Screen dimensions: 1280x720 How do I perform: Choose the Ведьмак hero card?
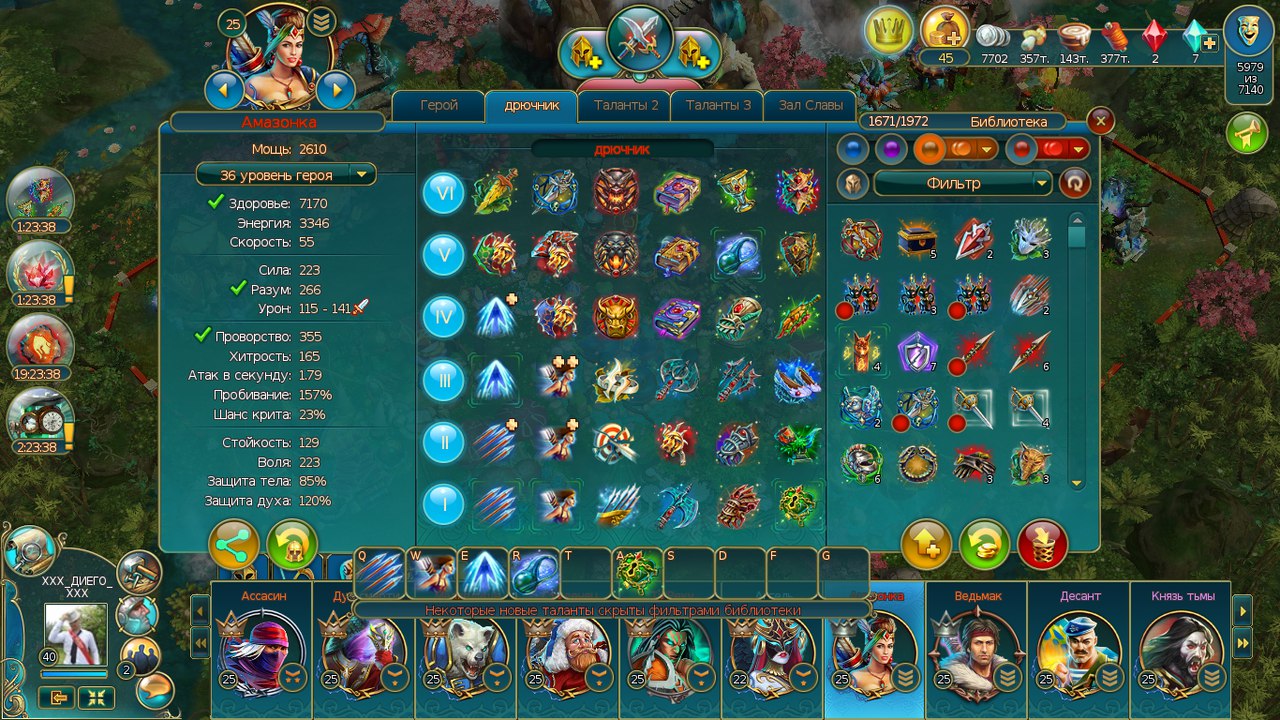[x=977, y=650]
